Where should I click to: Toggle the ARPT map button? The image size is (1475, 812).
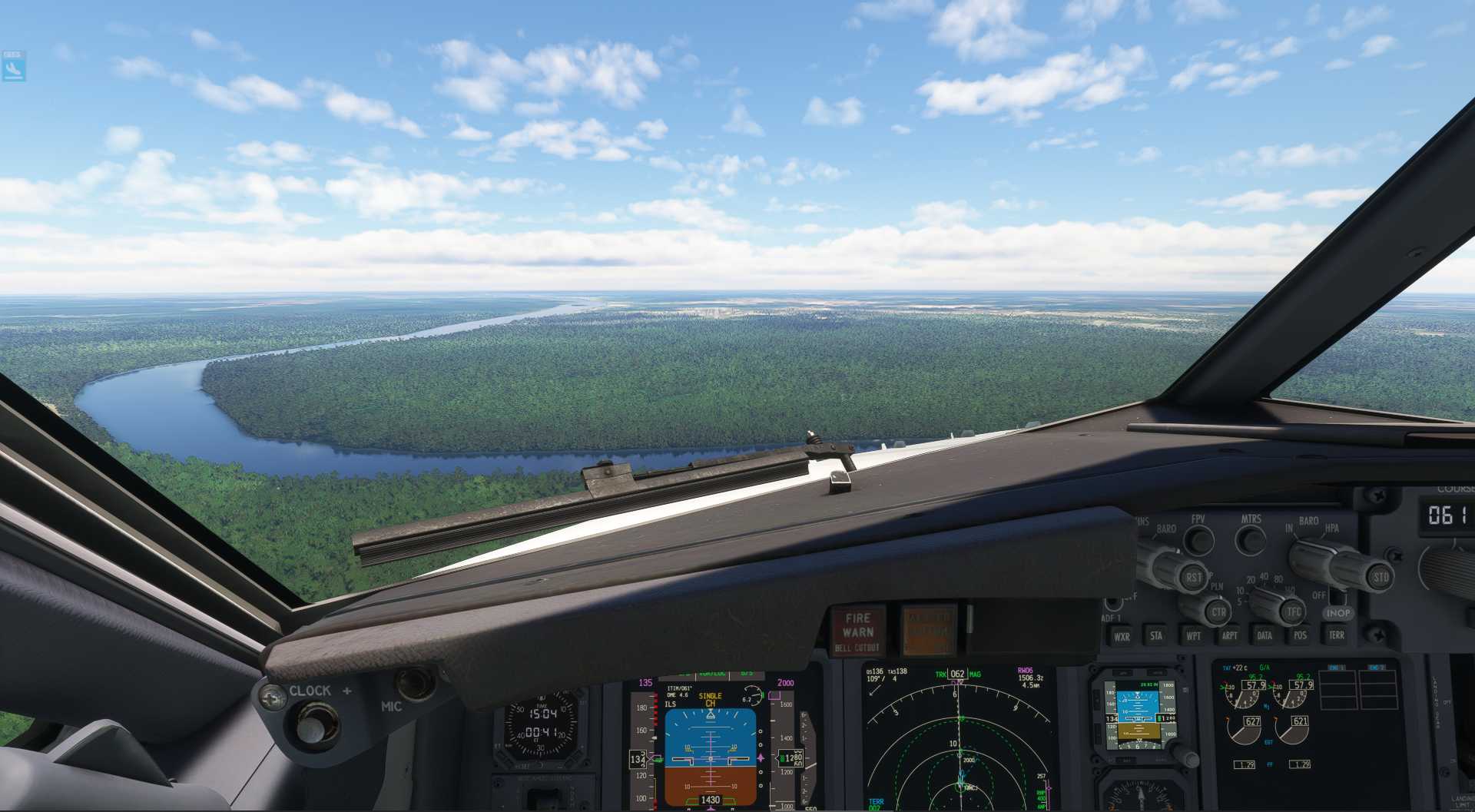pos(1229,635)
